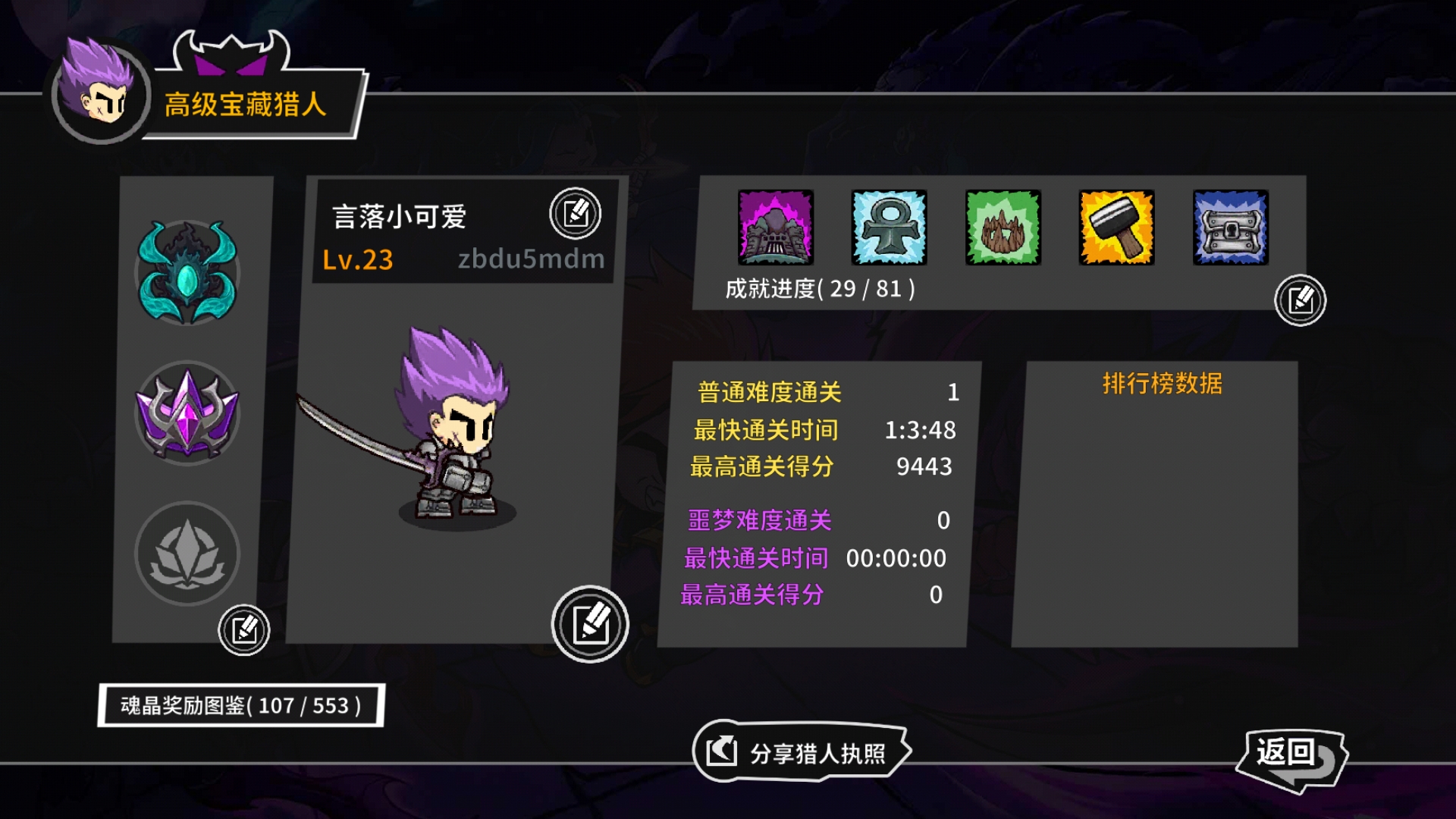Open achievement display edit beside 成就进度
The image size is (1456, 819).
(x=1300, y=302)
